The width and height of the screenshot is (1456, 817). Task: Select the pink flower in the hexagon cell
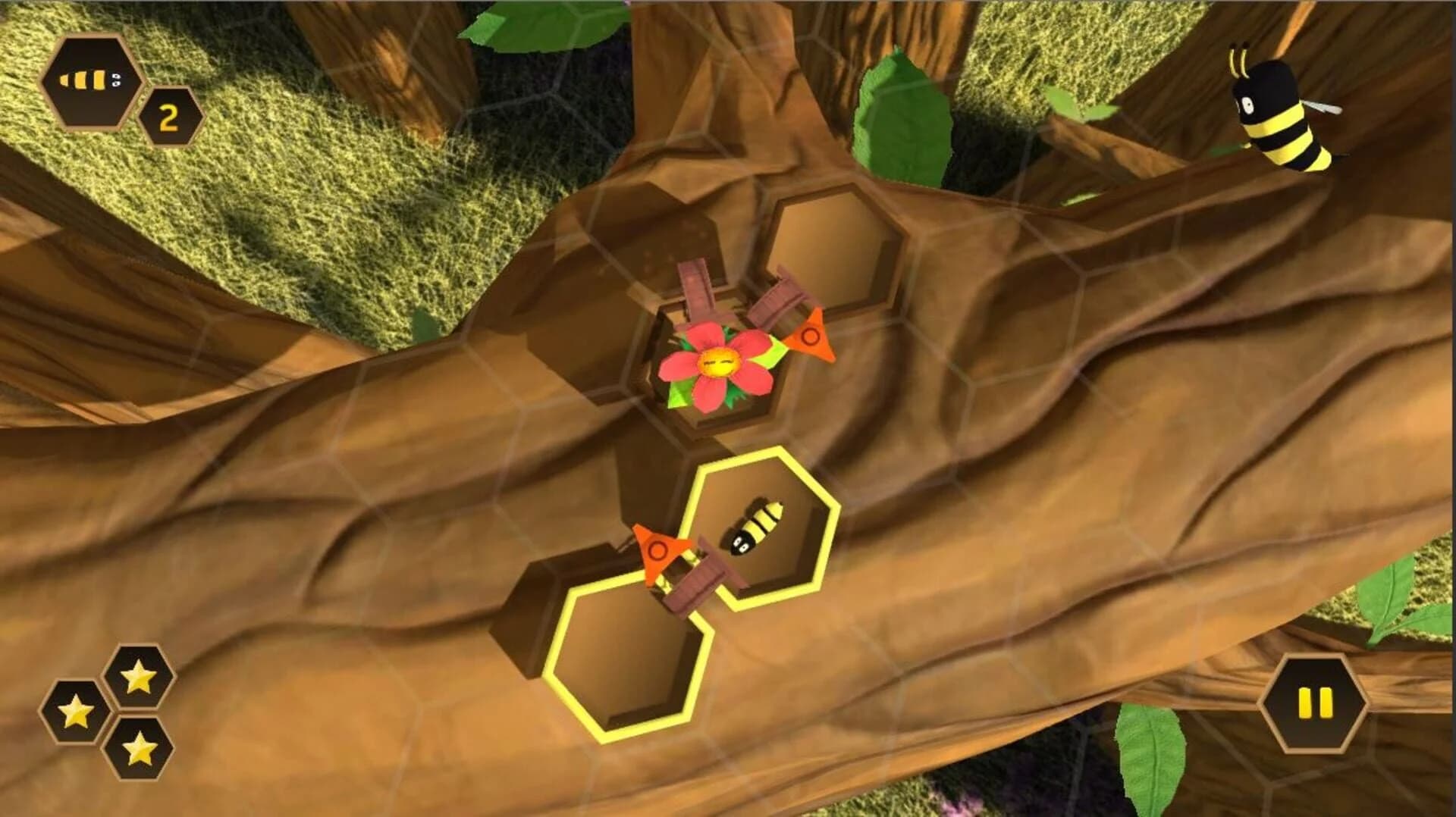pos(717,364)
